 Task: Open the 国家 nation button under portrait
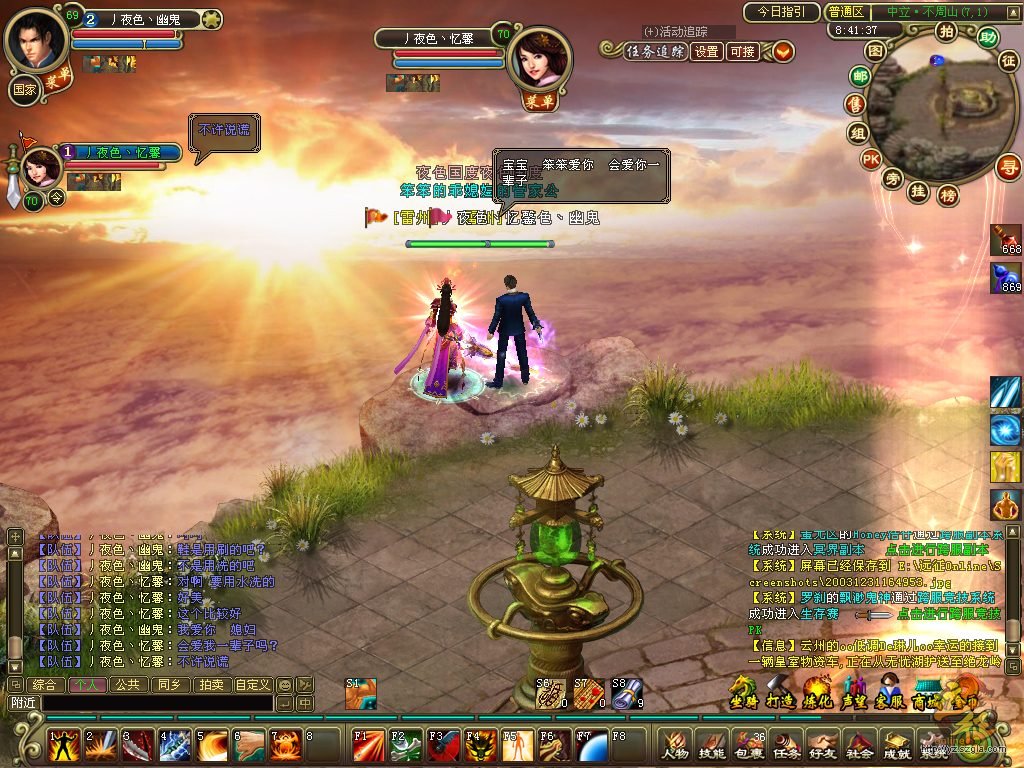click(x=25, y=89)
